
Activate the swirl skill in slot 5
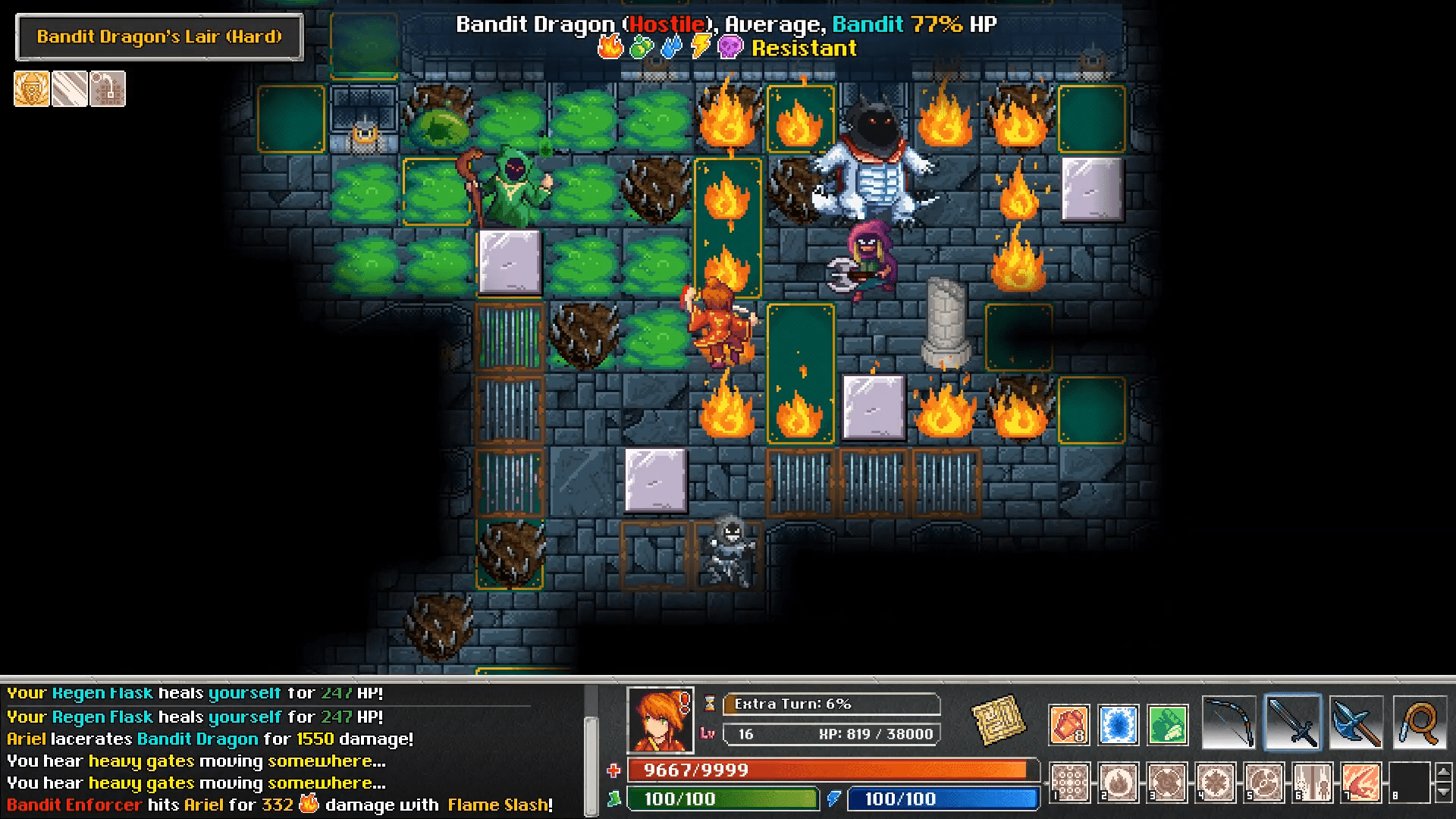[x=1264, y=782]
